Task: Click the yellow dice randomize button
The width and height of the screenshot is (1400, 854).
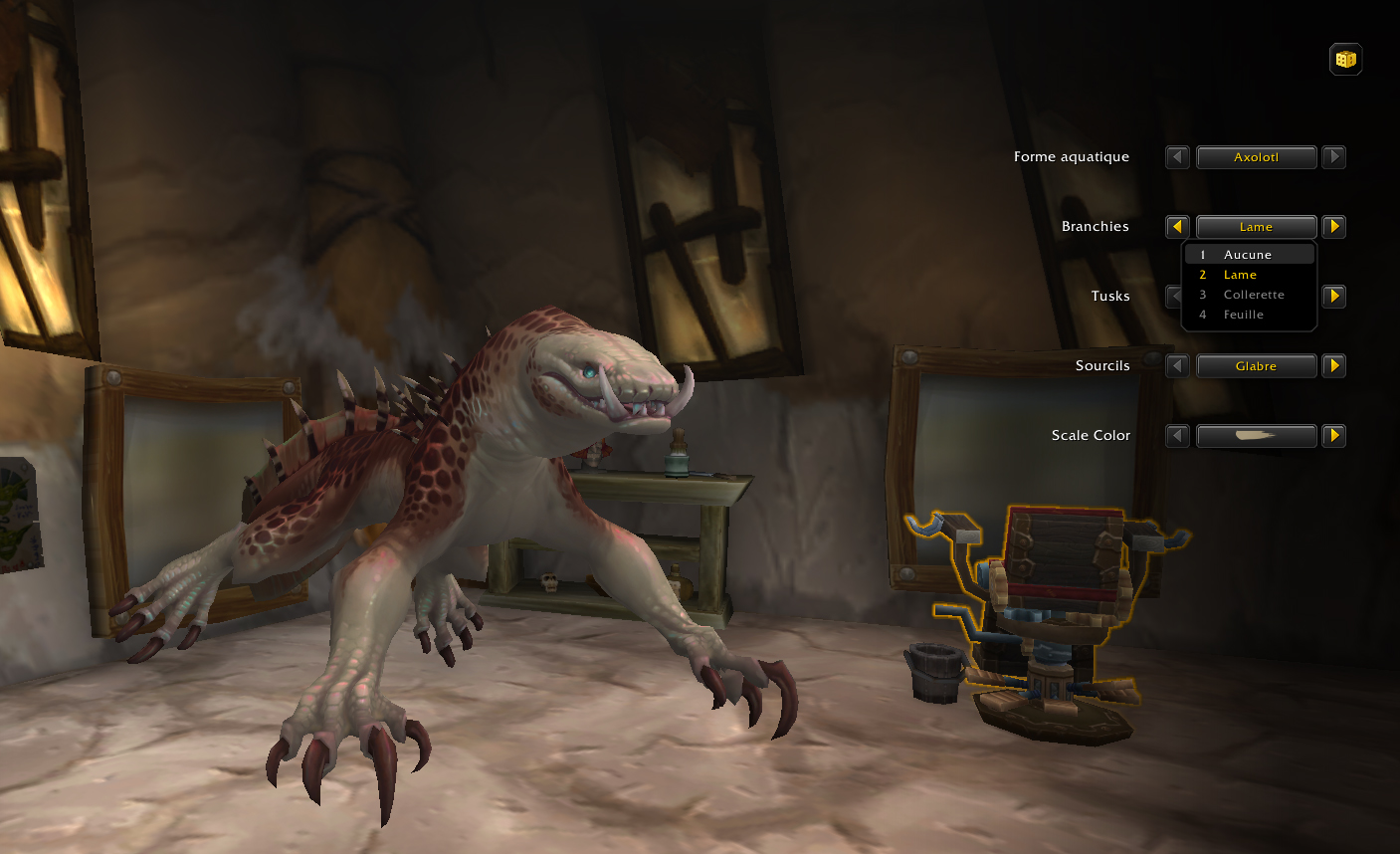Action: pos(1345,60)
